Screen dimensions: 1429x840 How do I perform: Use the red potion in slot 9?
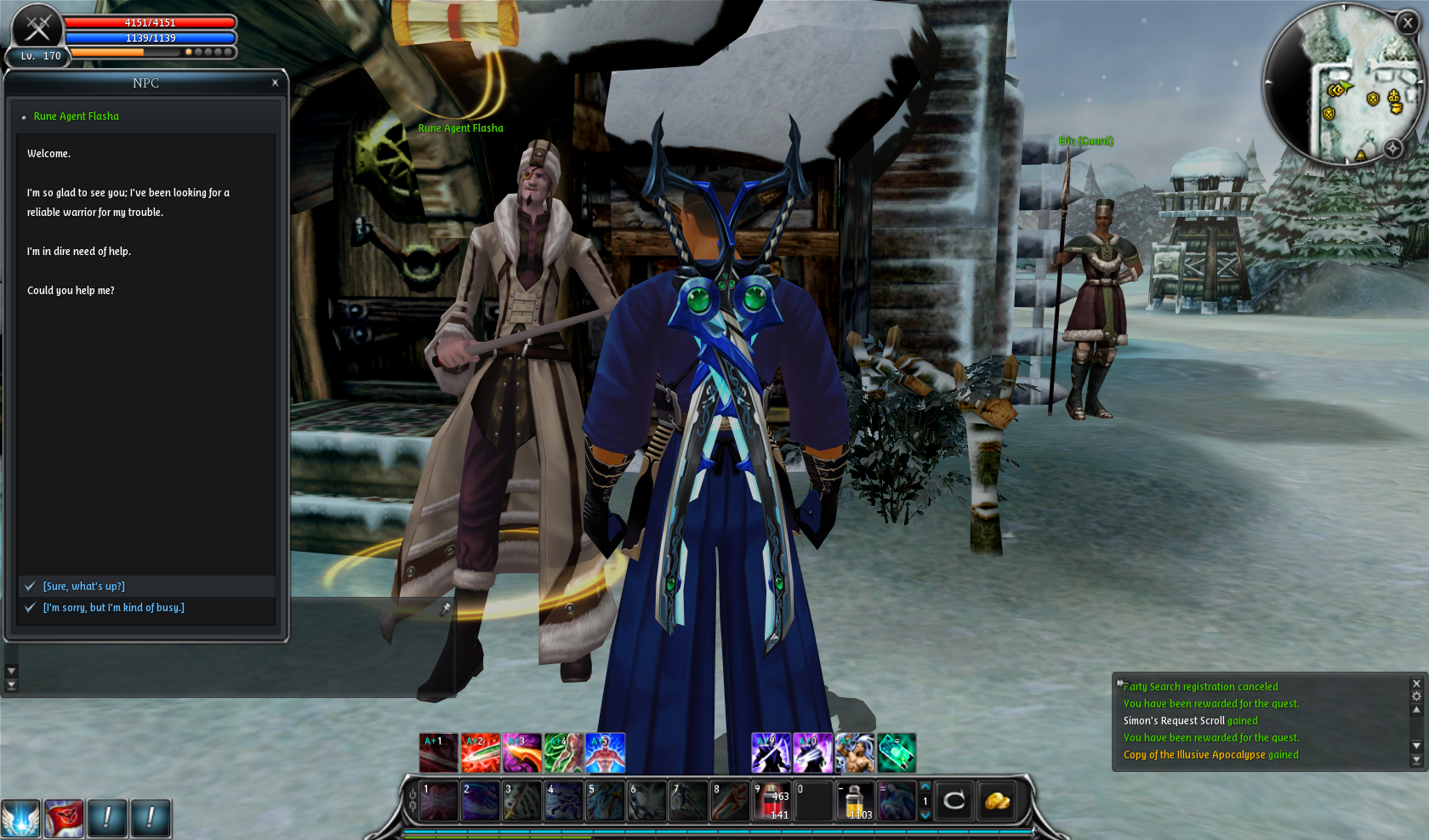click(x=772, y=802)
